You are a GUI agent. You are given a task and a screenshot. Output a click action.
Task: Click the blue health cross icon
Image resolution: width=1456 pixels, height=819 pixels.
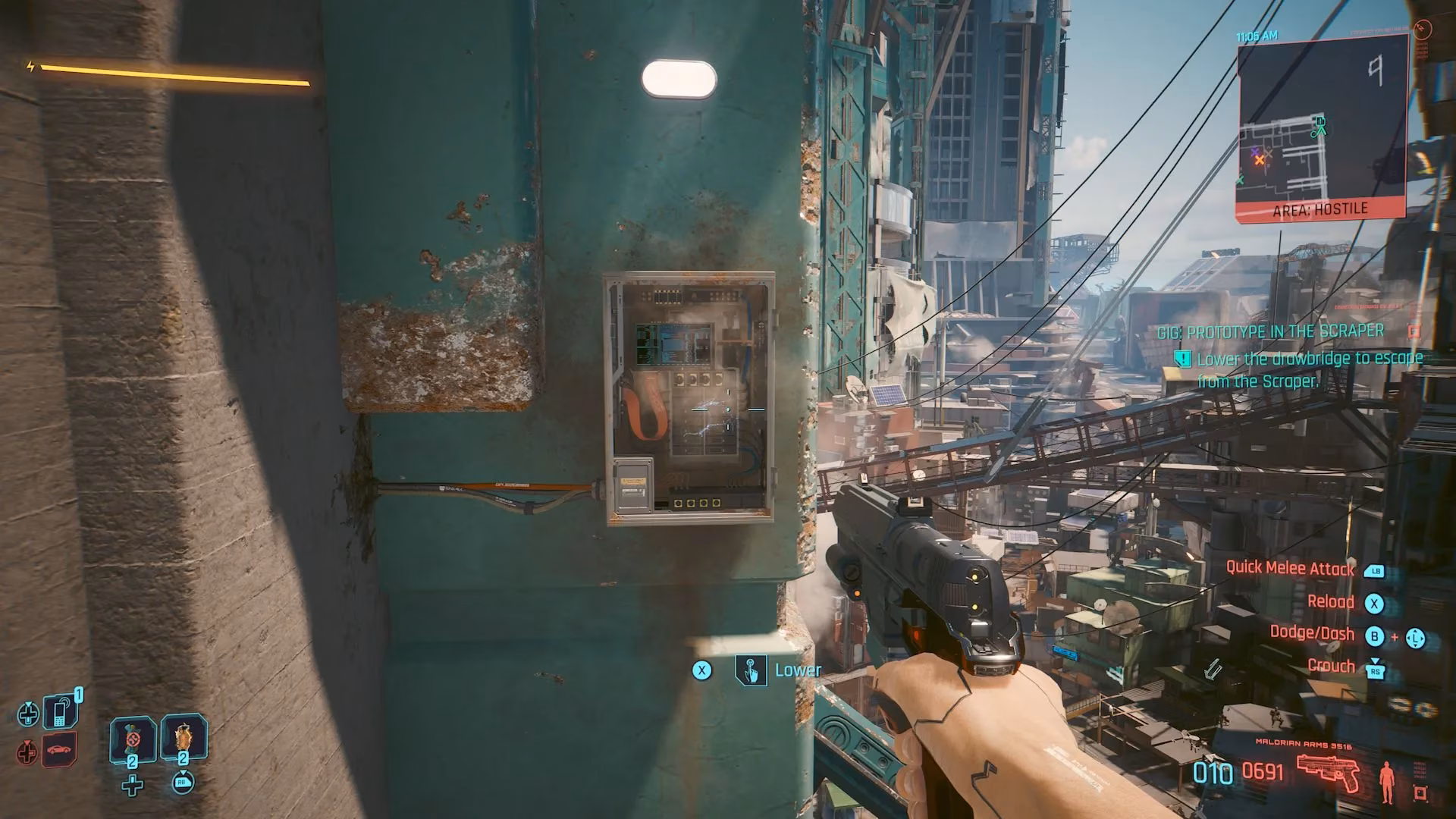(29, 715)
